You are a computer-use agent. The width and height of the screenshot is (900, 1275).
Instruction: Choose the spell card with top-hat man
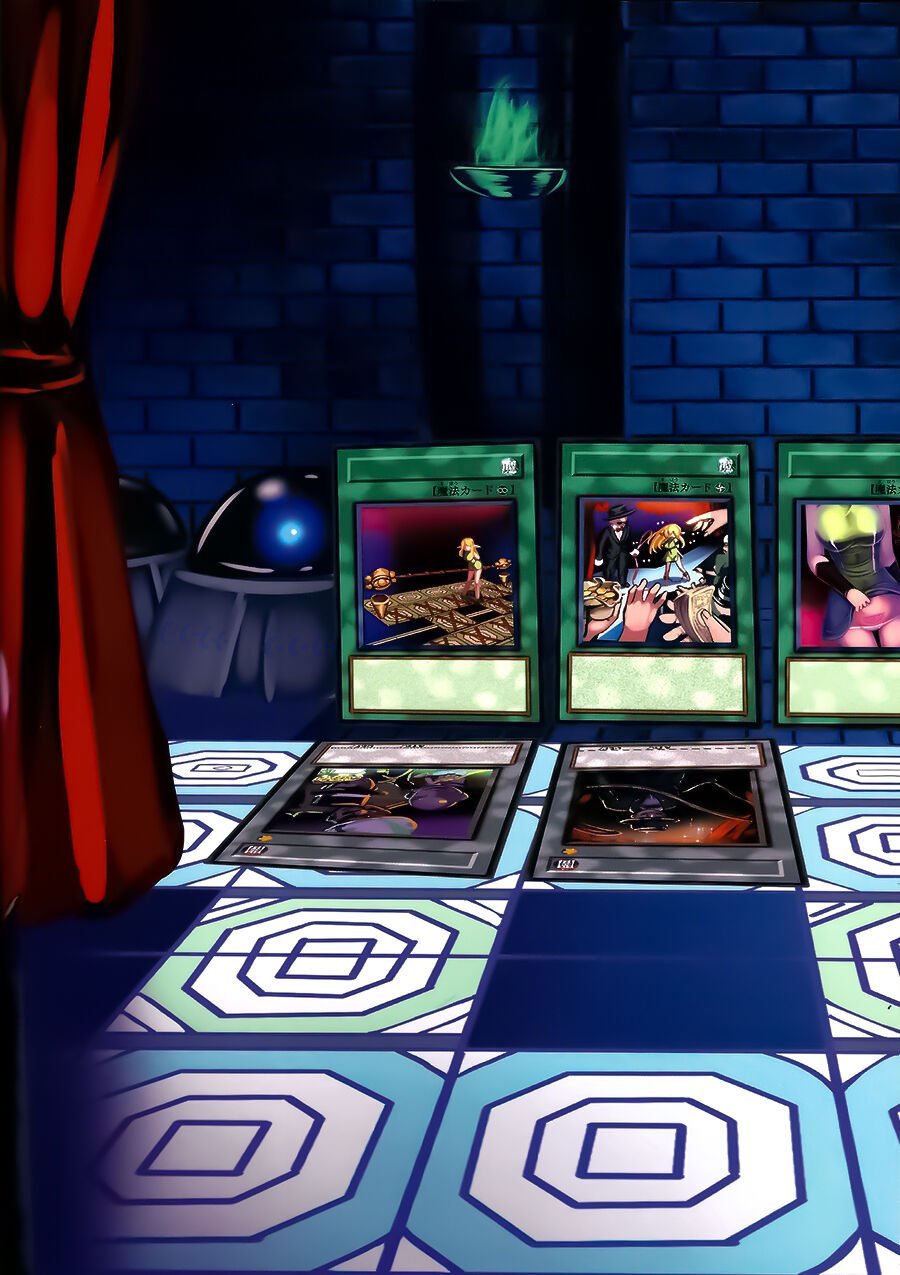coord(656,580)
